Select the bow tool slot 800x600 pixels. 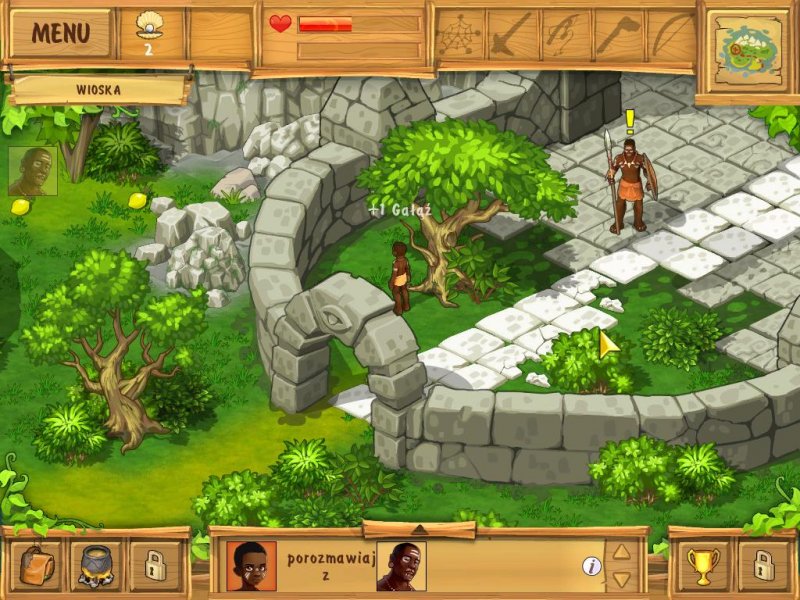coord(671,37)
